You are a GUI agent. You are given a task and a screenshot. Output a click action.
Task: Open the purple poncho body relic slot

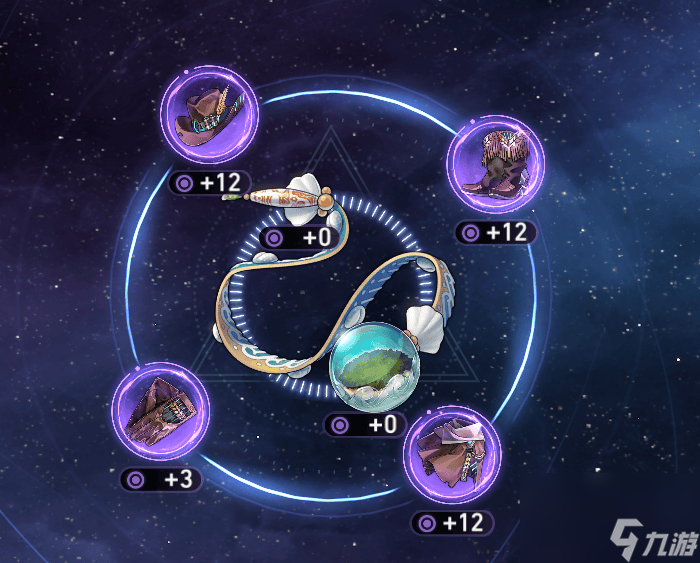click(x=452, y=454)
